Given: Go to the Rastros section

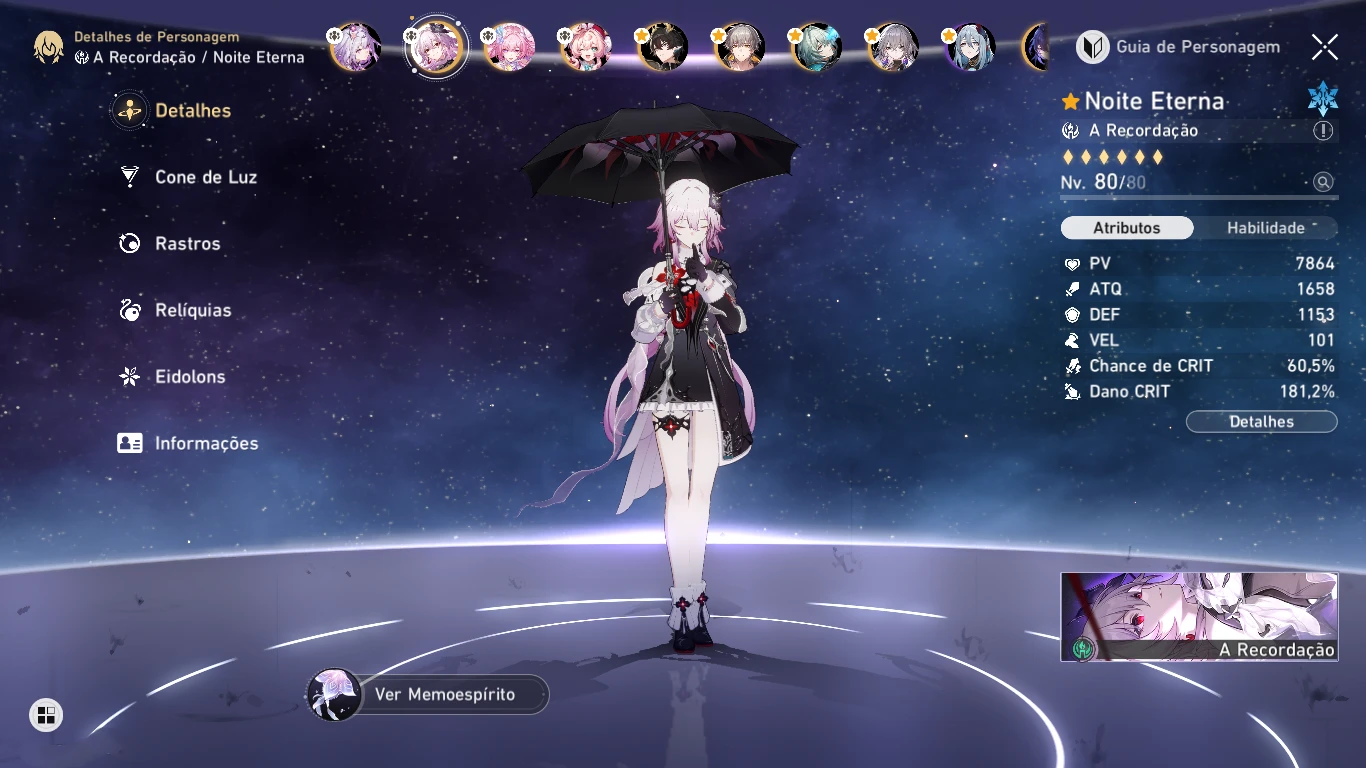Looking at the screenshot, I should (187, 244).
